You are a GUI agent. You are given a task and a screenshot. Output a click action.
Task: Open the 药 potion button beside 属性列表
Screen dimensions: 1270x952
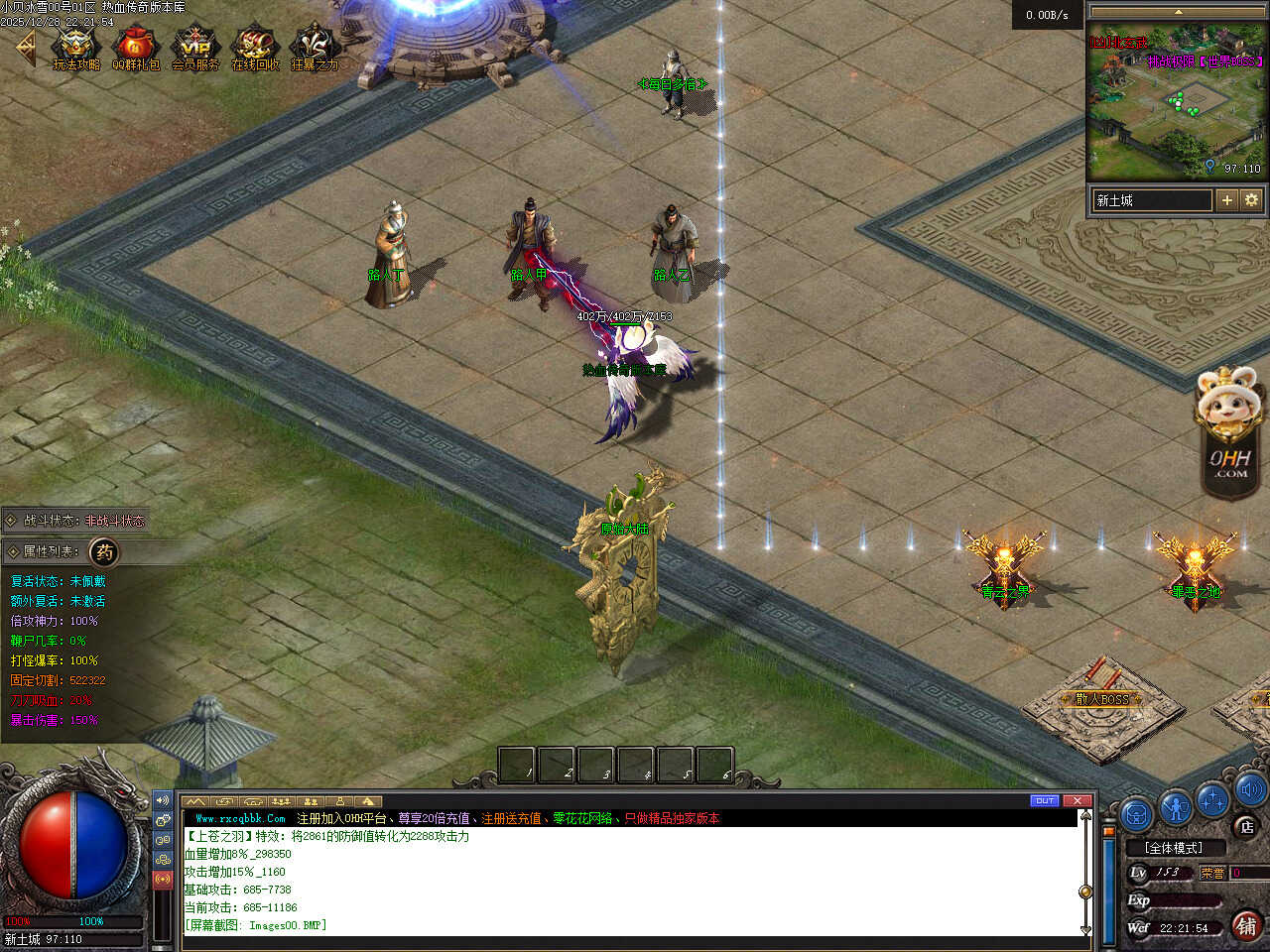(x=104, y=551)
